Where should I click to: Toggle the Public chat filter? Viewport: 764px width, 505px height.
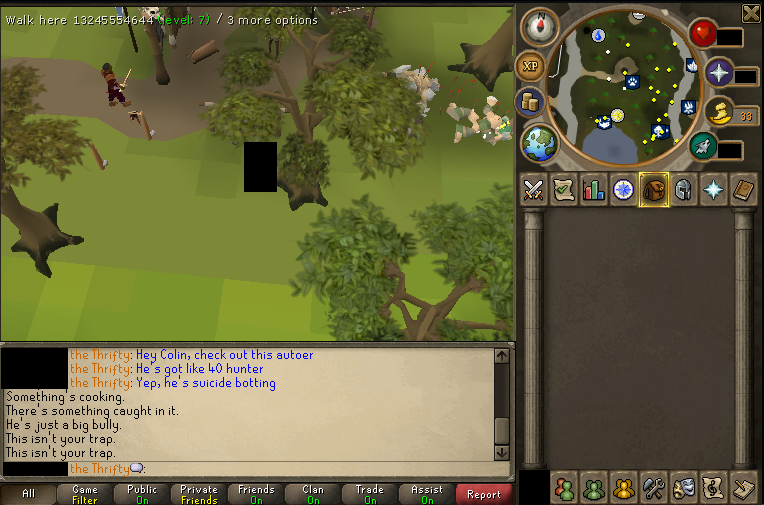coord(142,494)
